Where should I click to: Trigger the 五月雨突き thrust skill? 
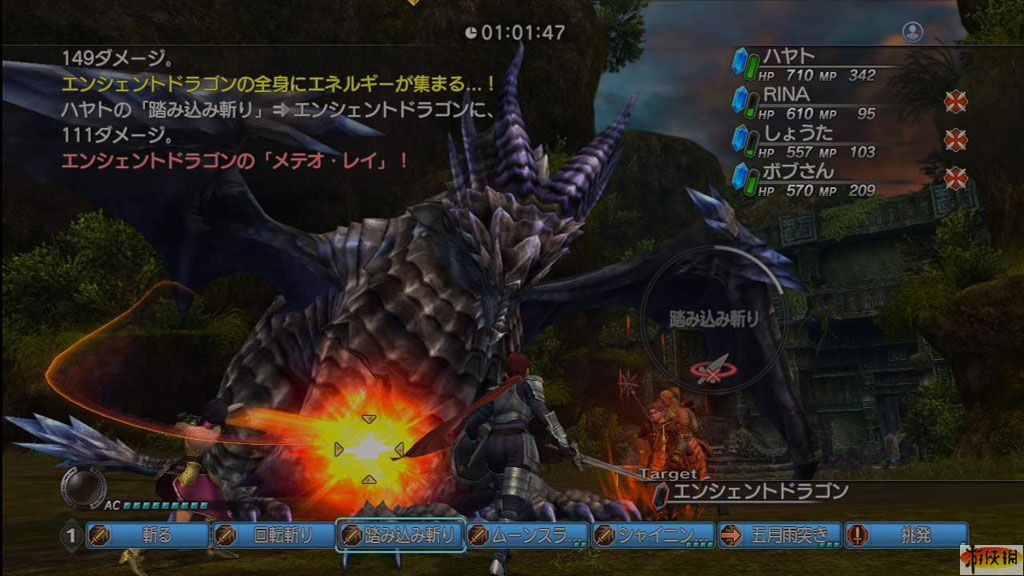click(x=779, y=535)
